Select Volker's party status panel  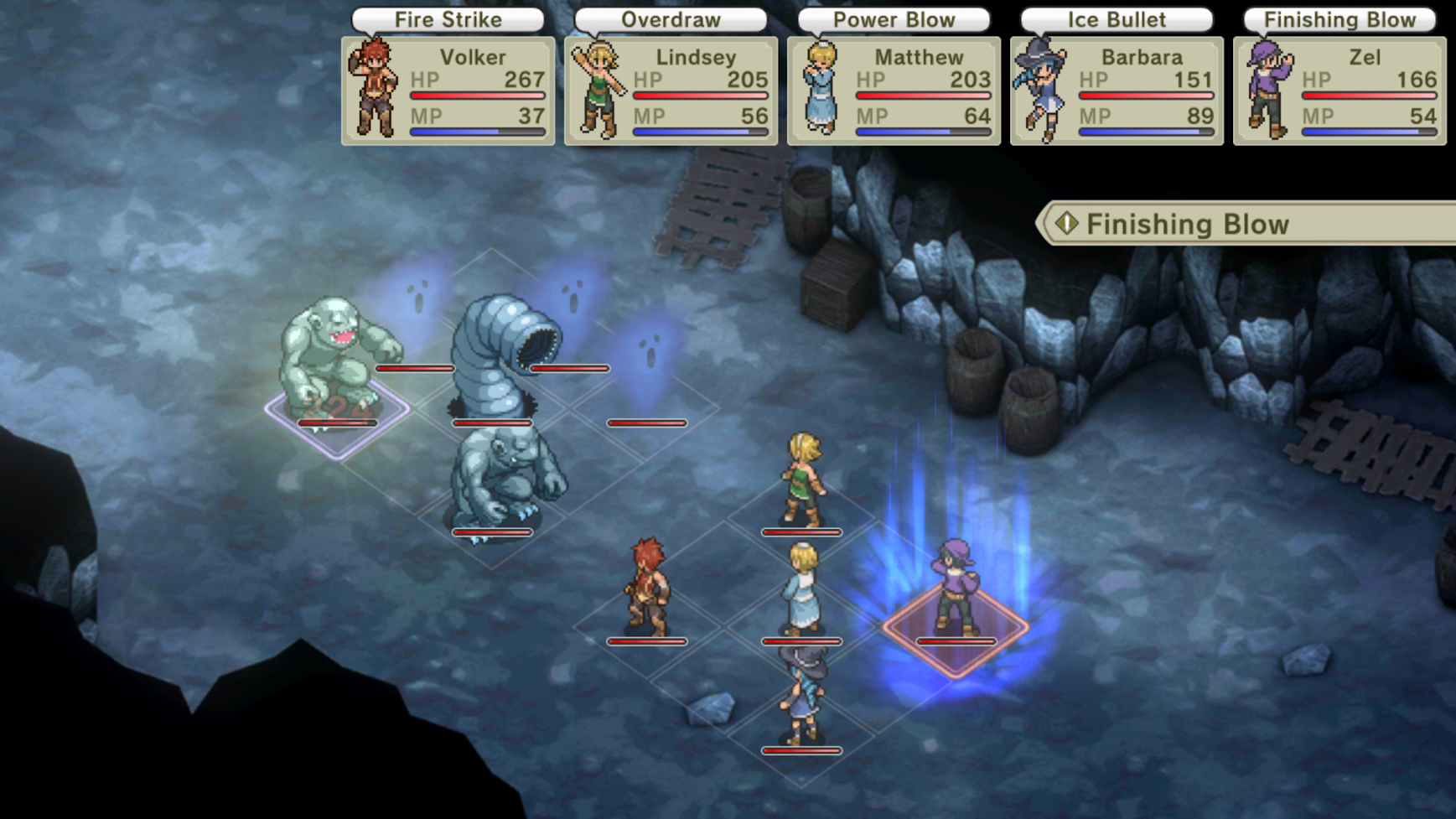(x=448, y=91)
